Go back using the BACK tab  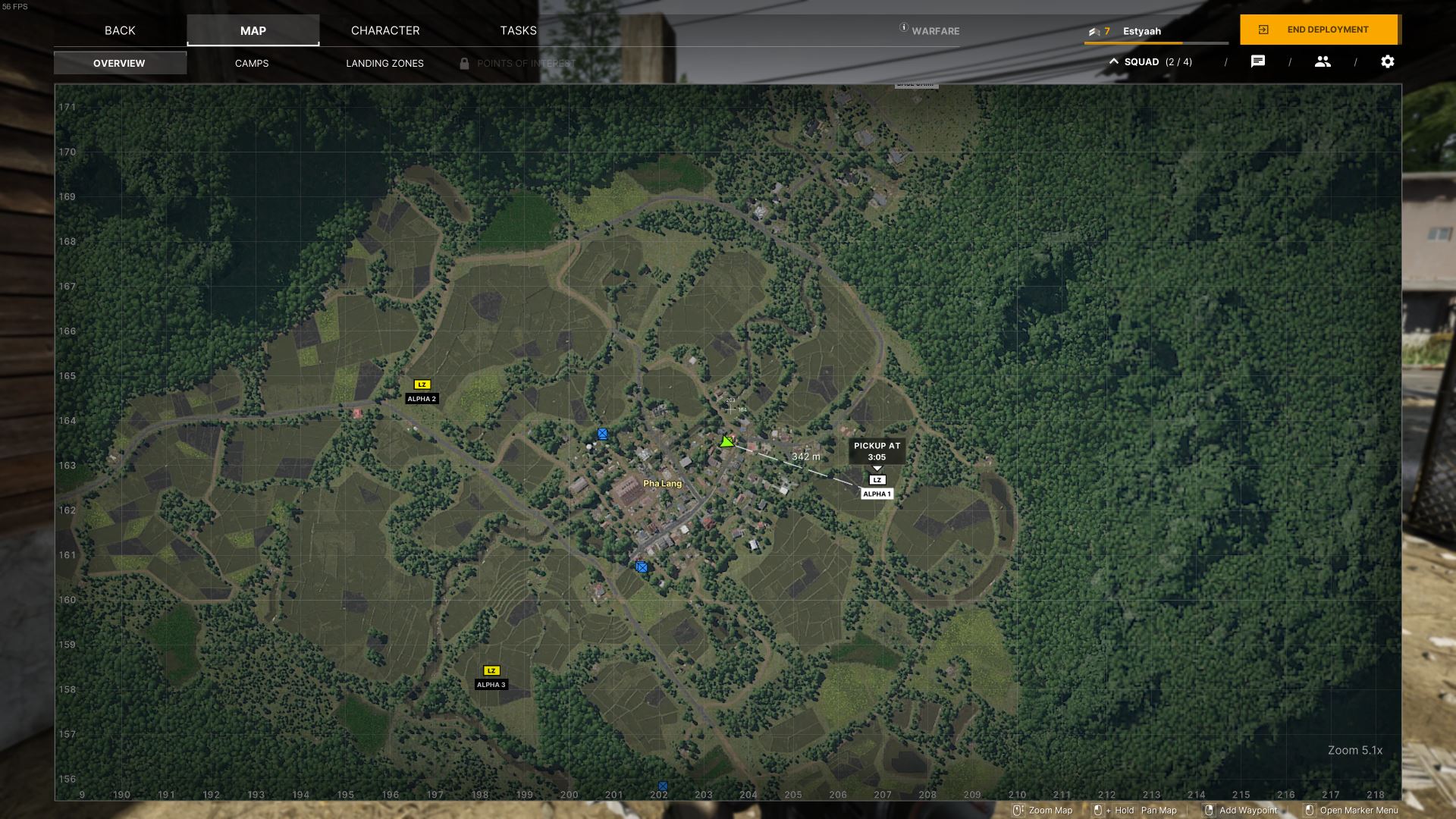pos(120,30)
